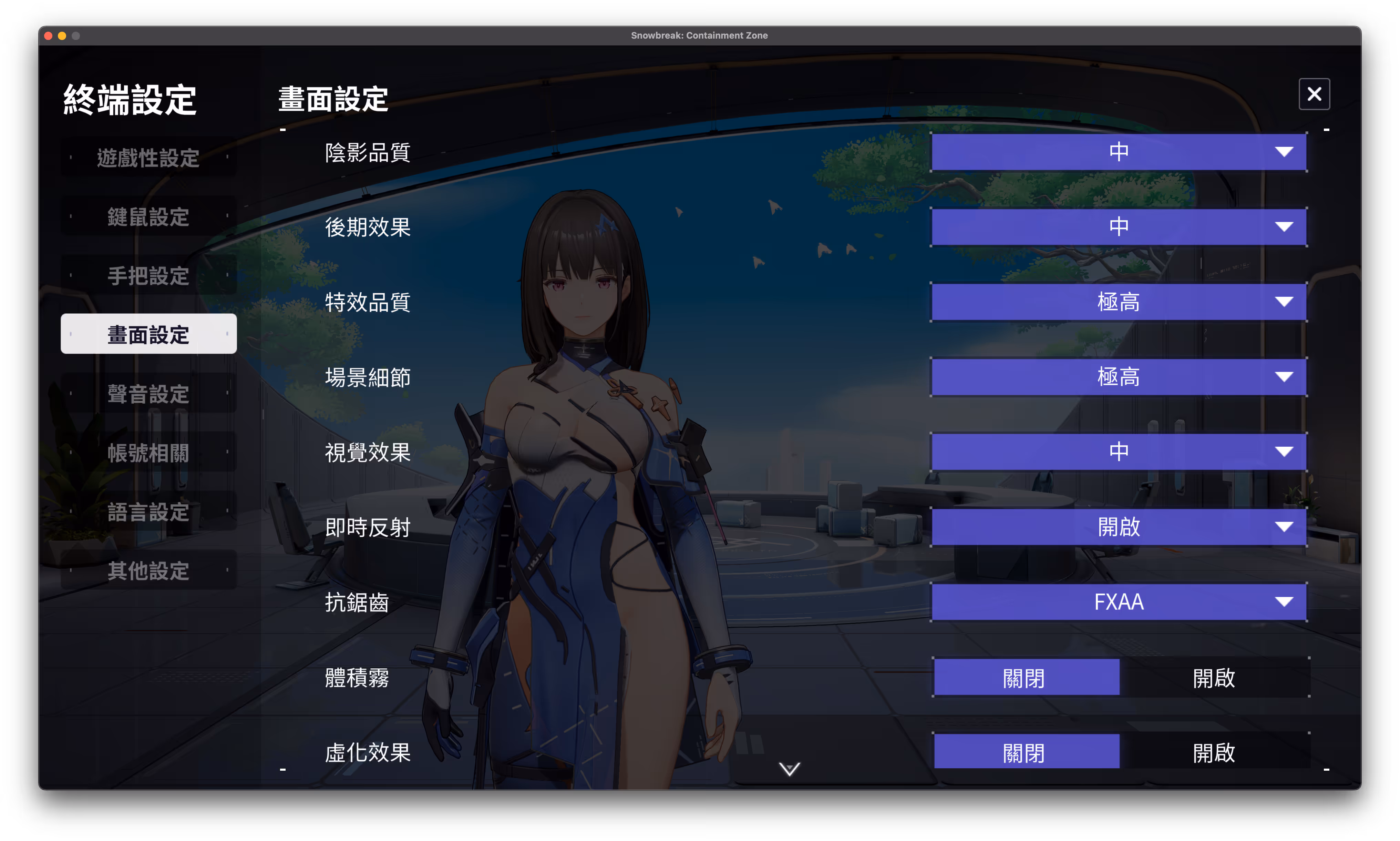Expand more options with the down chevron

point(789,769)
